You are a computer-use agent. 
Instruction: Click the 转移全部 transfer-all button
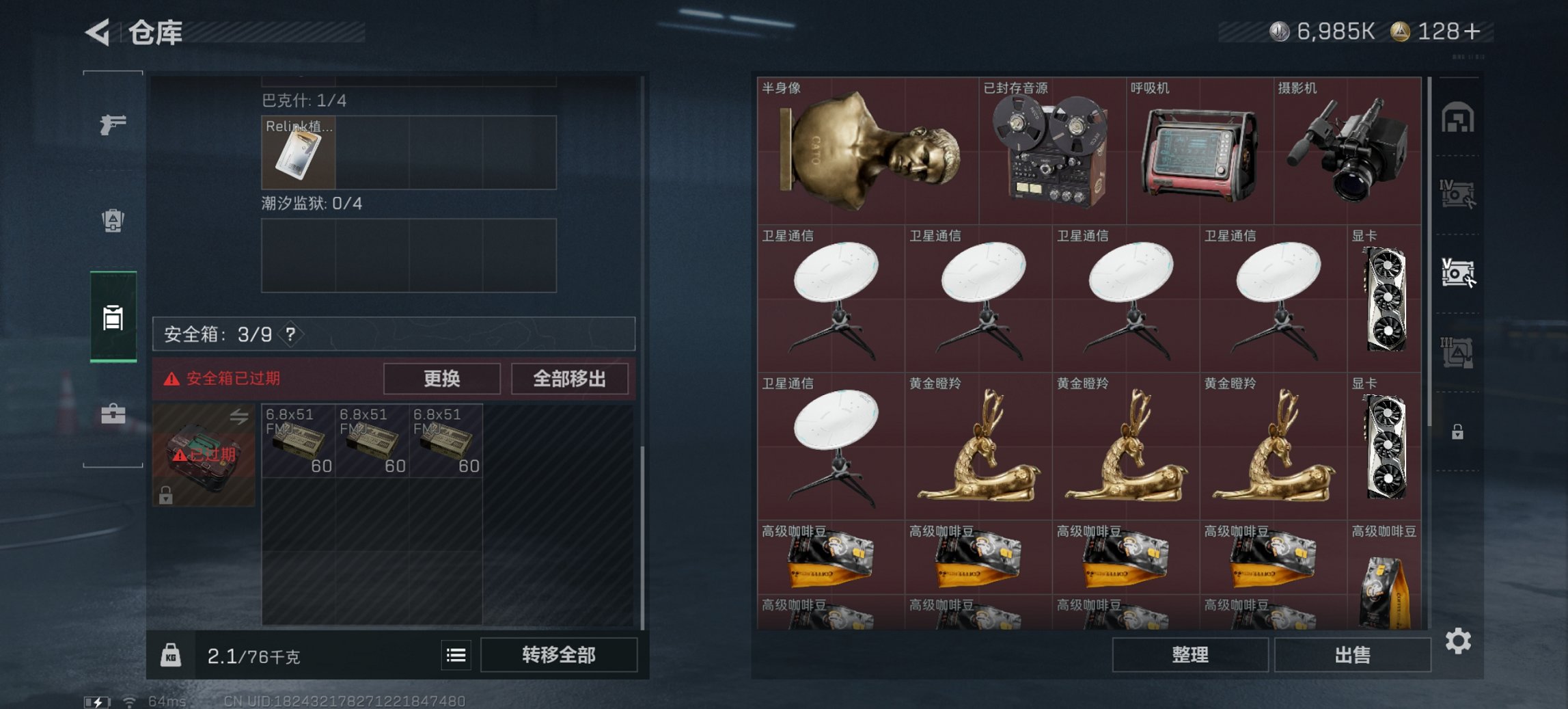pyautogui.click(x=559, y=655)
